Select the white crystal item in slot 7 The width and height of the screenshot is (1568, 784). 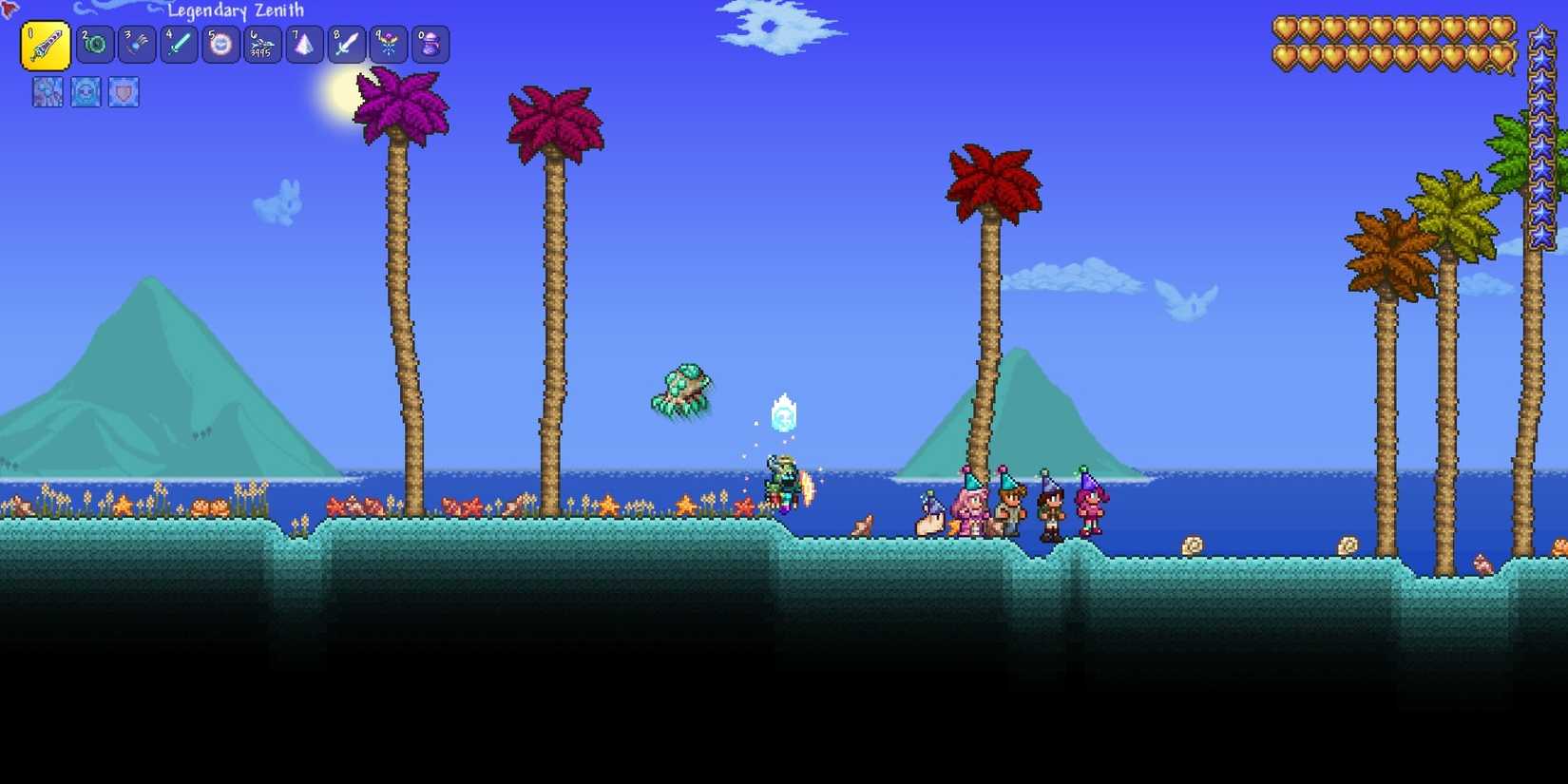304,44
